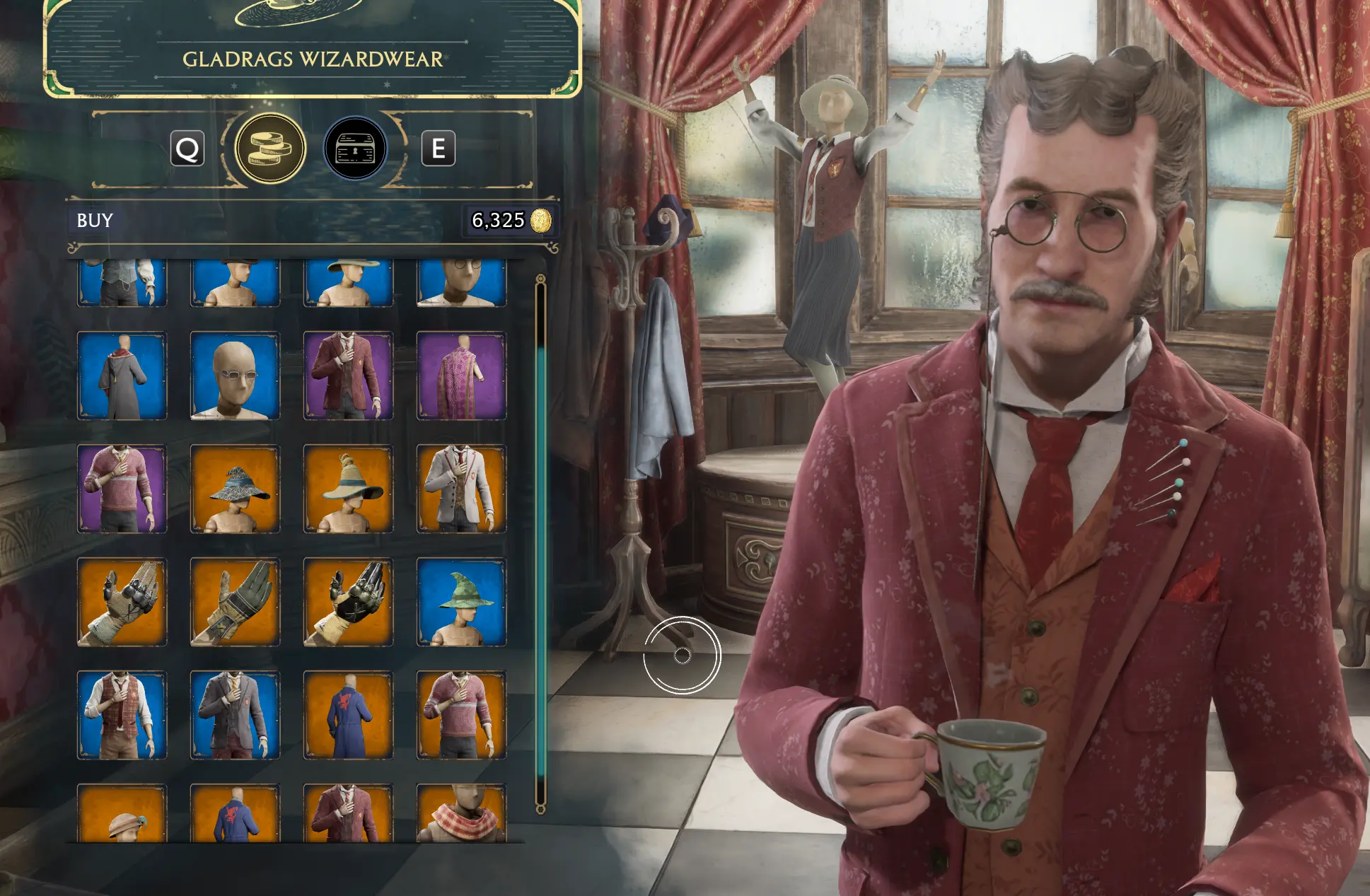Select the tall tan pointed hat
Screen dimensions: 1370x896
[348, 489]
